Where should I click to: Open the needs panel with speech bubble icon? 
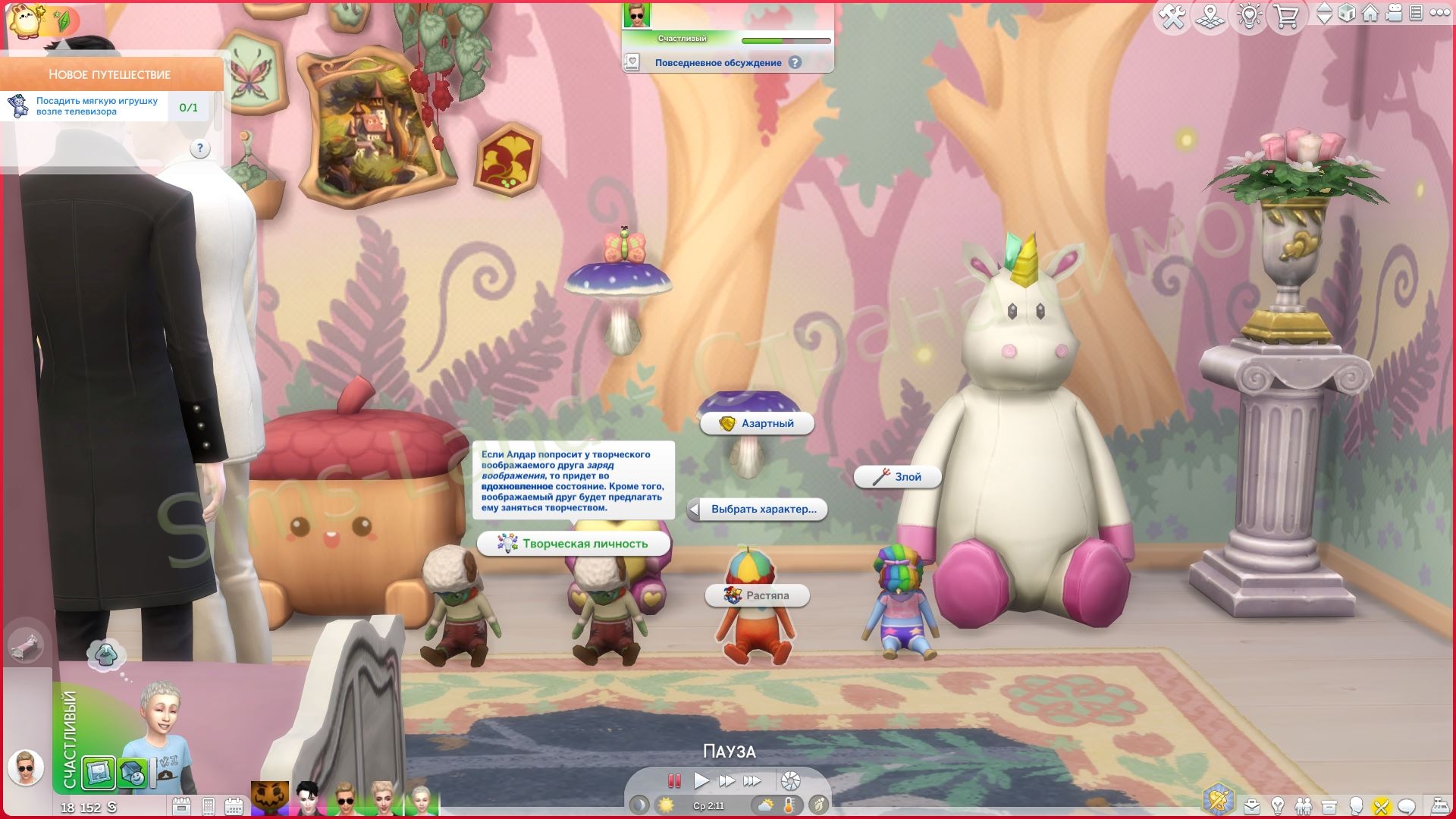click(1407, 806)
